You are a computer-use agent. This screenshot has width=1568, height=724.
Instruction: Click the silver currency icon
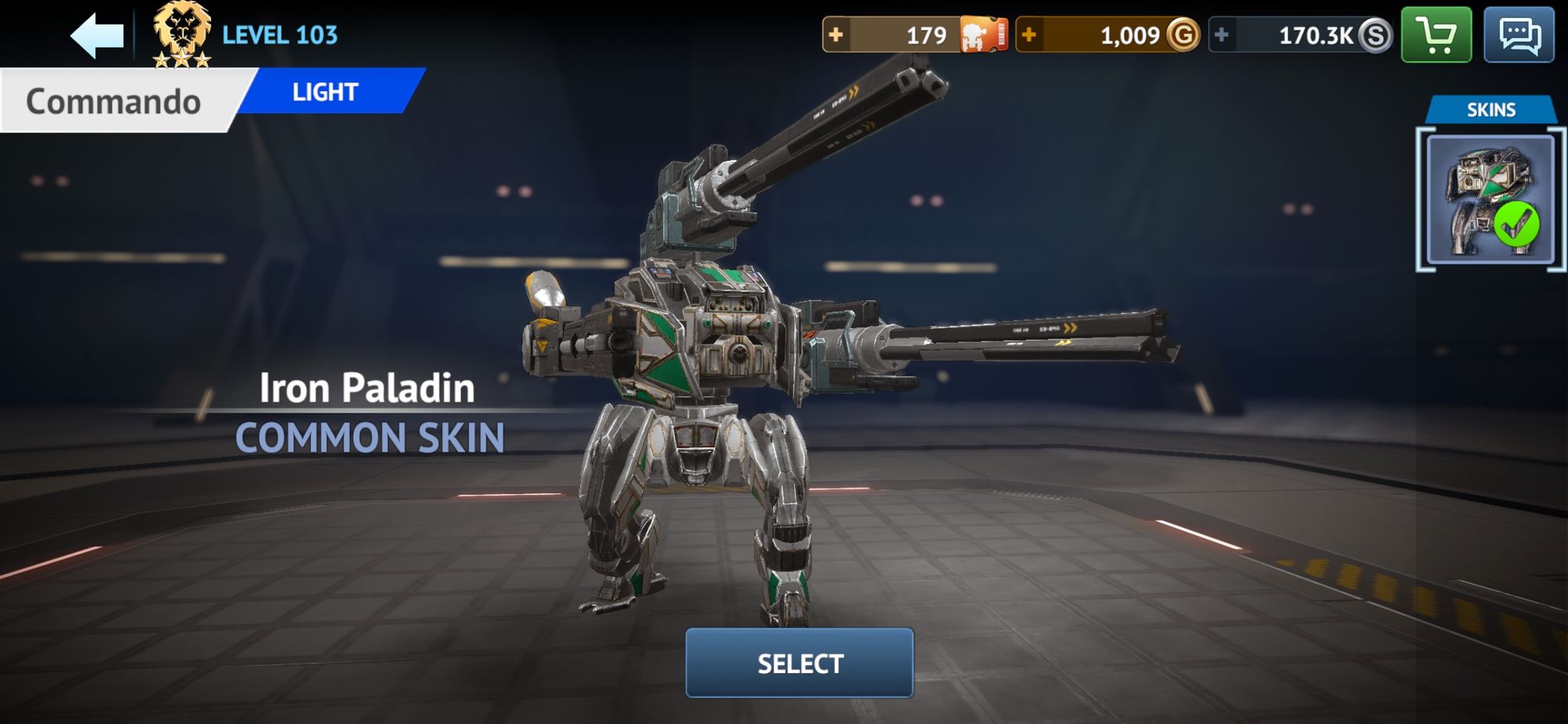coord(1372,35)
